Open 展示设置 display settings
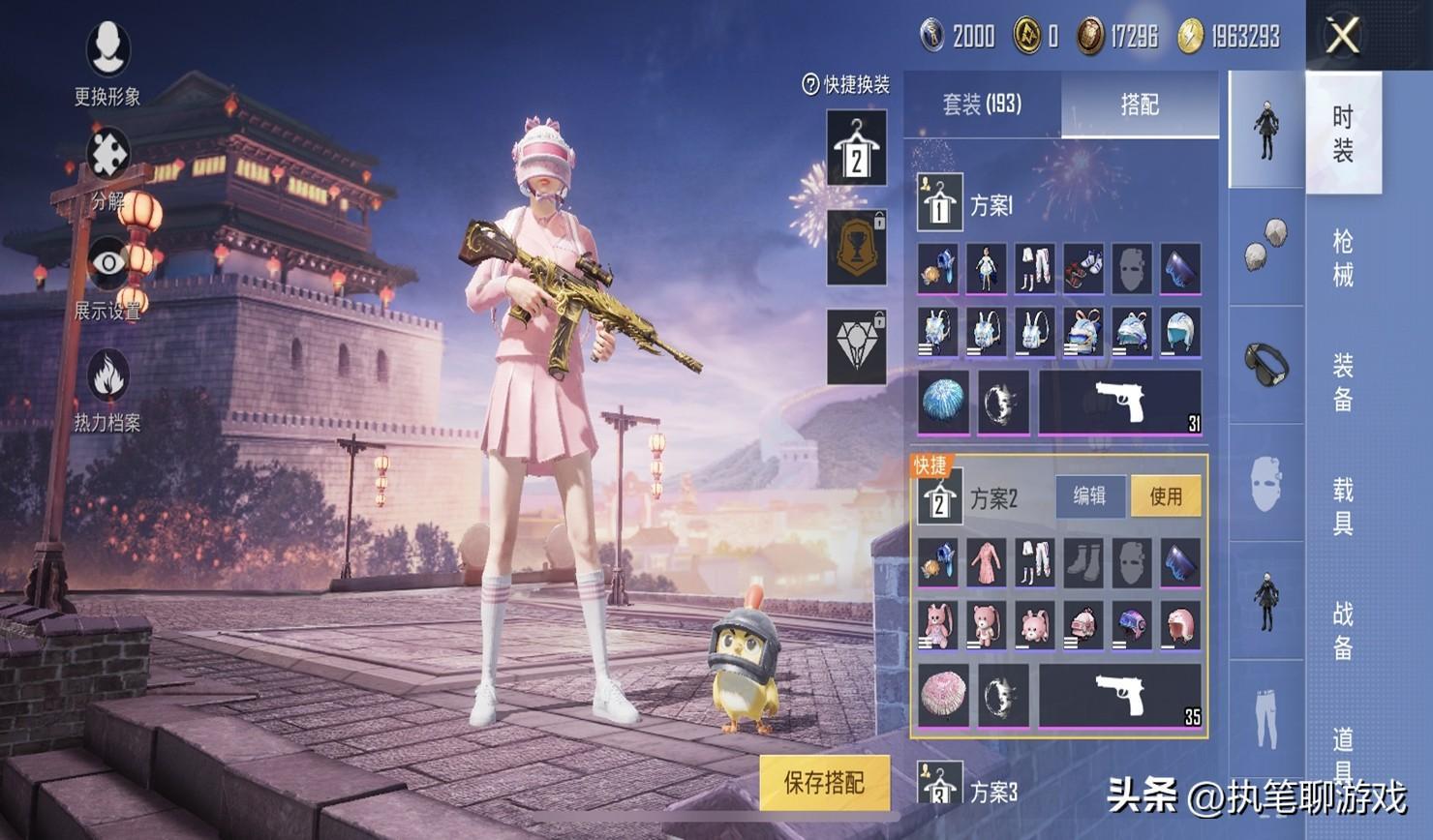The image size is (1433, 840). 108,275
